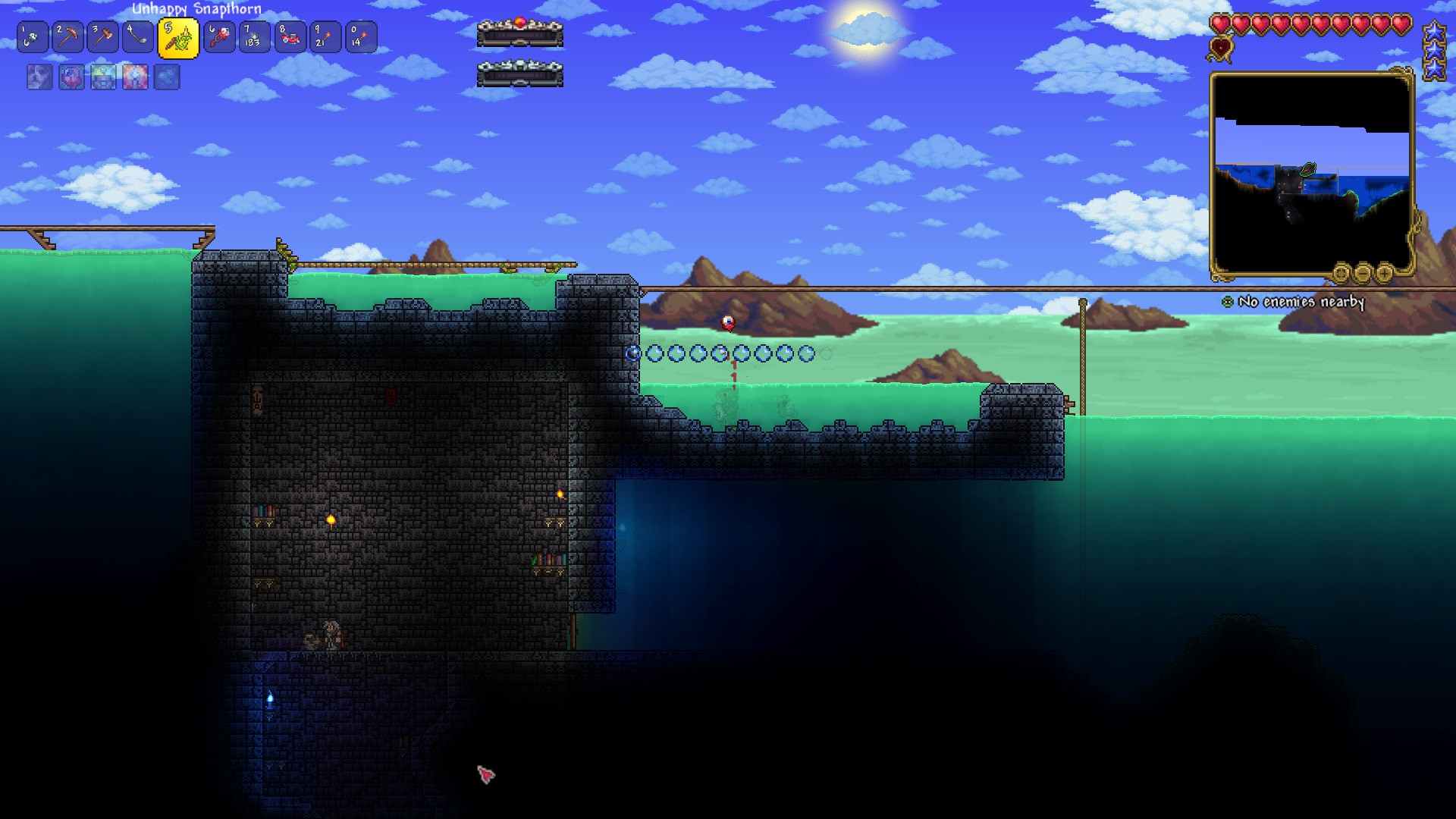Click the red-orb boss bar at screen top

pyautogui.click(x=519, y=30)
